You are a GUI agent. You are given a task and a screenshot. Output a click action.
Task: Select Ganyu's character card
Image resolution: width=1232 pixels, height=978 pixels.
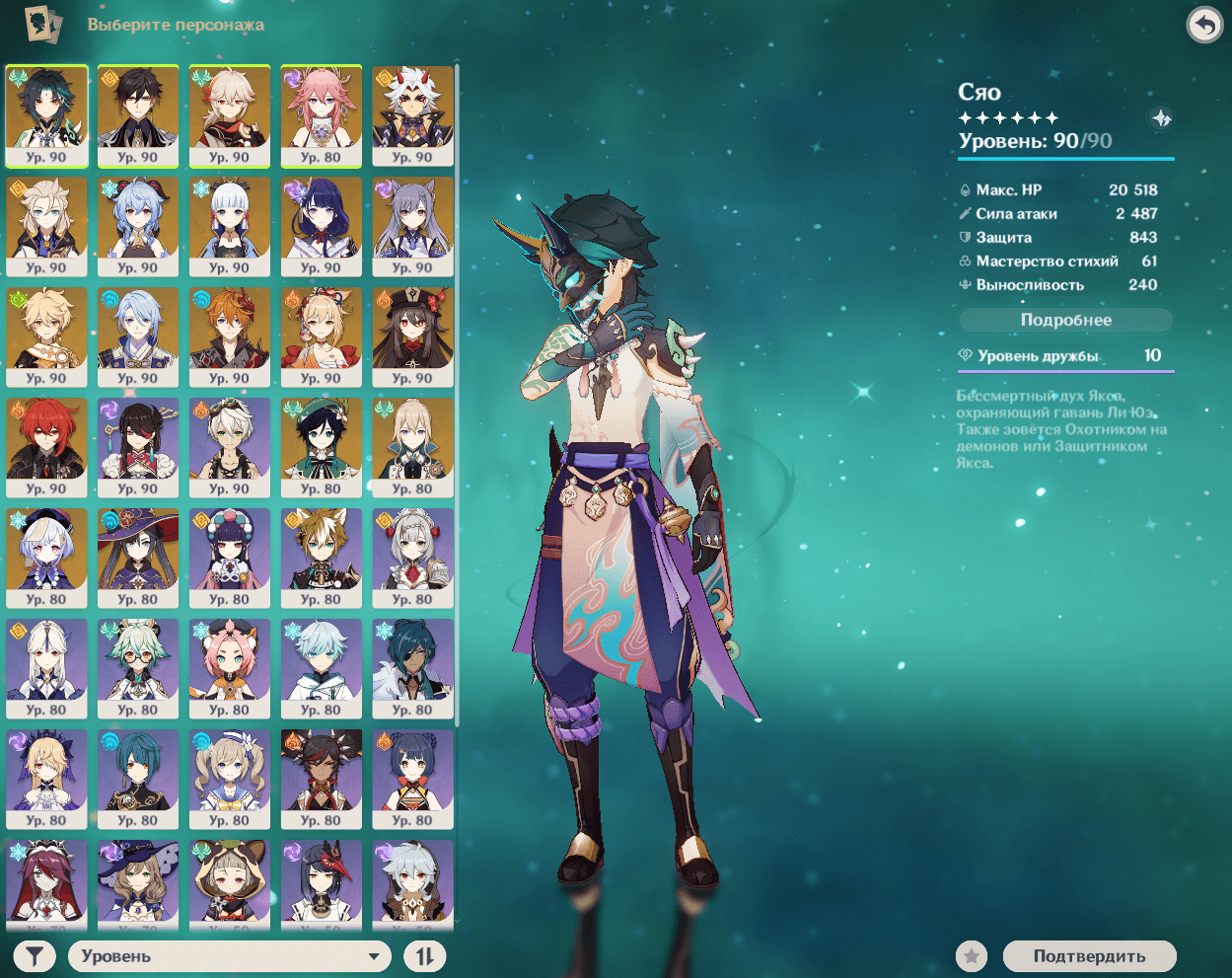[x=138, y=226]
